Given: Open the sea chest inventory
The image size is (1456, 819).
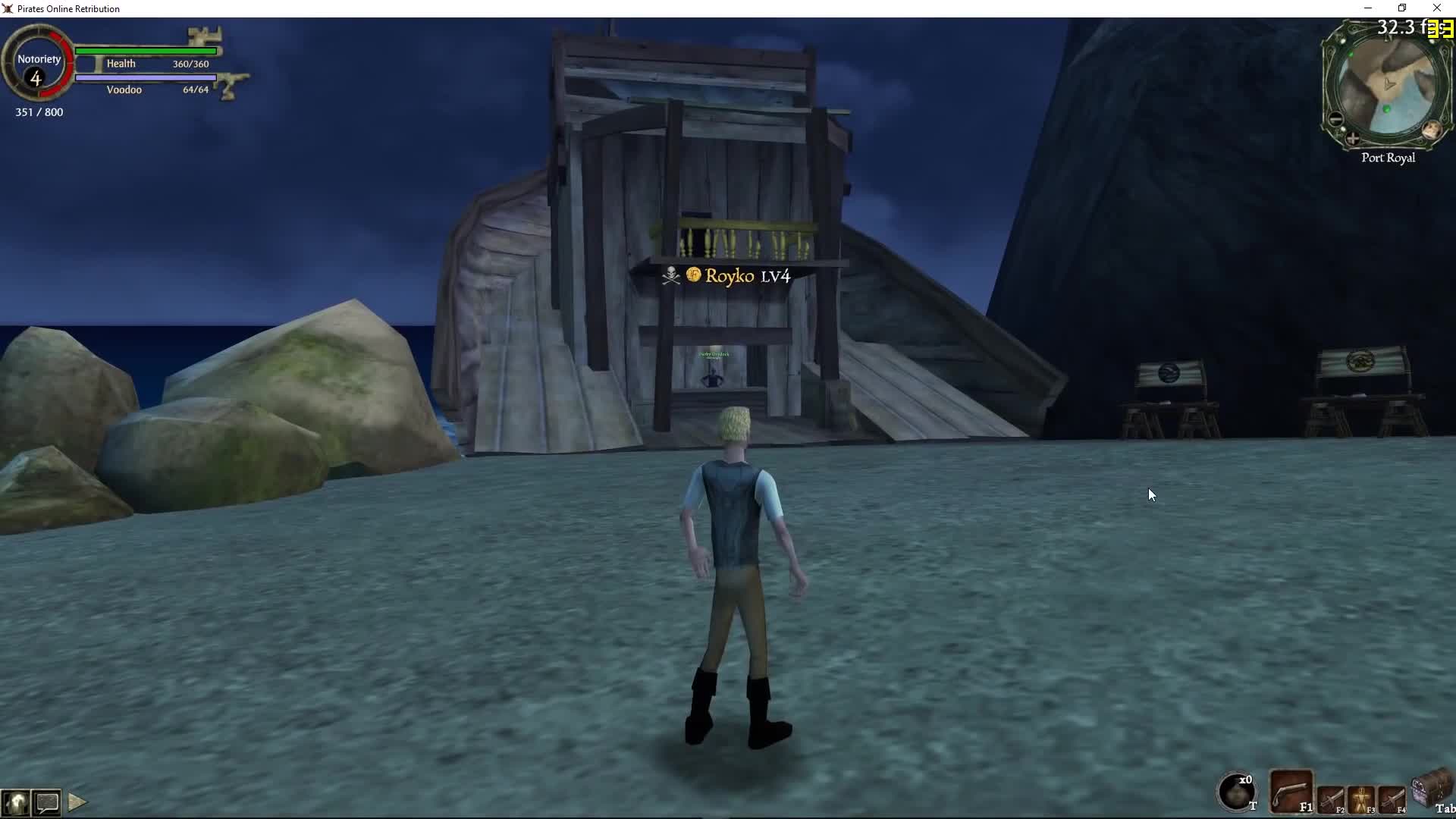Looking at the screenshot, I should (x=1431, y=789).
